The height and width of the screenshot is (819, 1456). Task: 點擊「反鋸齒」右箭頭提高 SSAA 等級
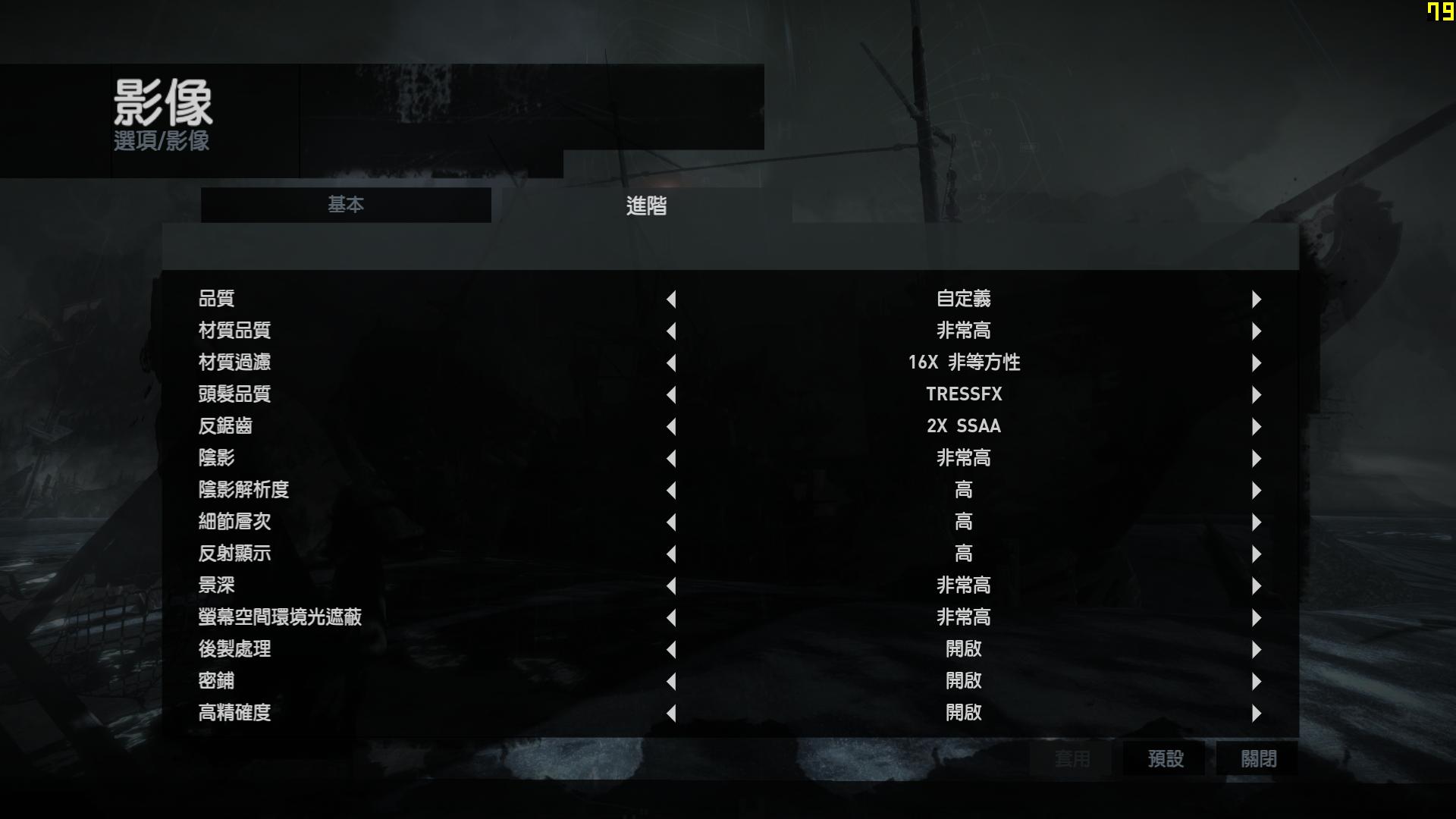pyautogui.click(x=1257, y=426)
